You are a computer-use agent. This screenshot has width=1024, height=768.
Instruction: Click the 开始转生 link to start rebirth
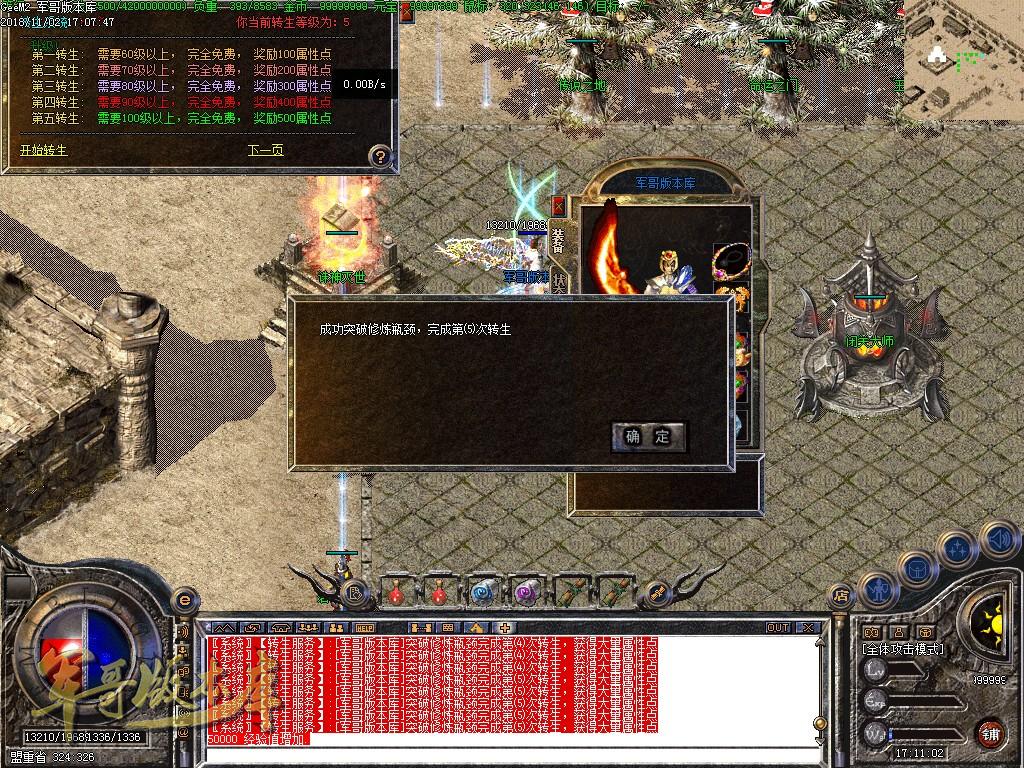click(x=44, y=151)
